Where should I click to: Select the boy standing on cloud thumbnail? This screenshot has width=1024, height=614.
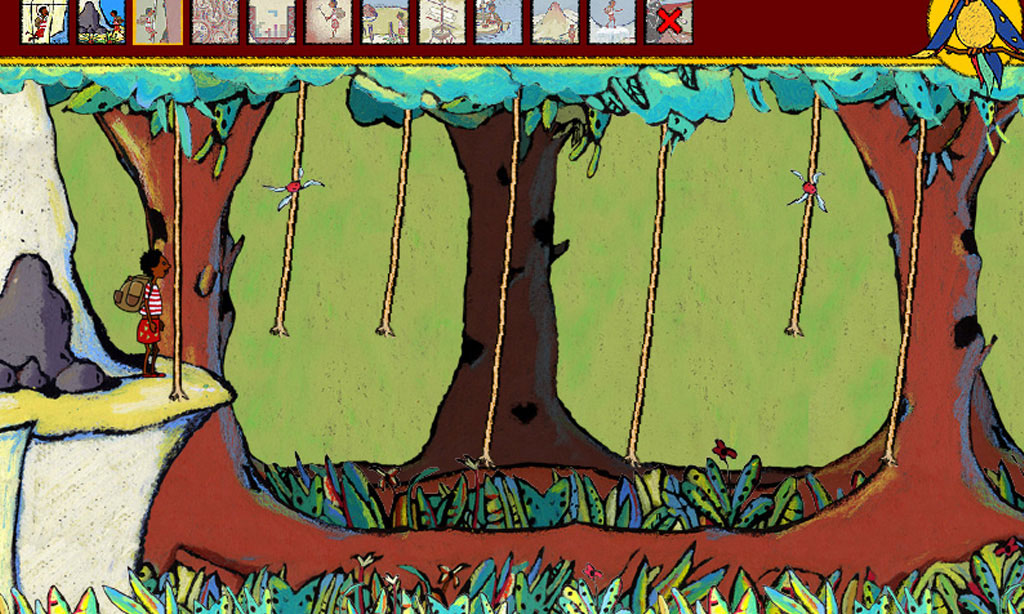(612, 21)
